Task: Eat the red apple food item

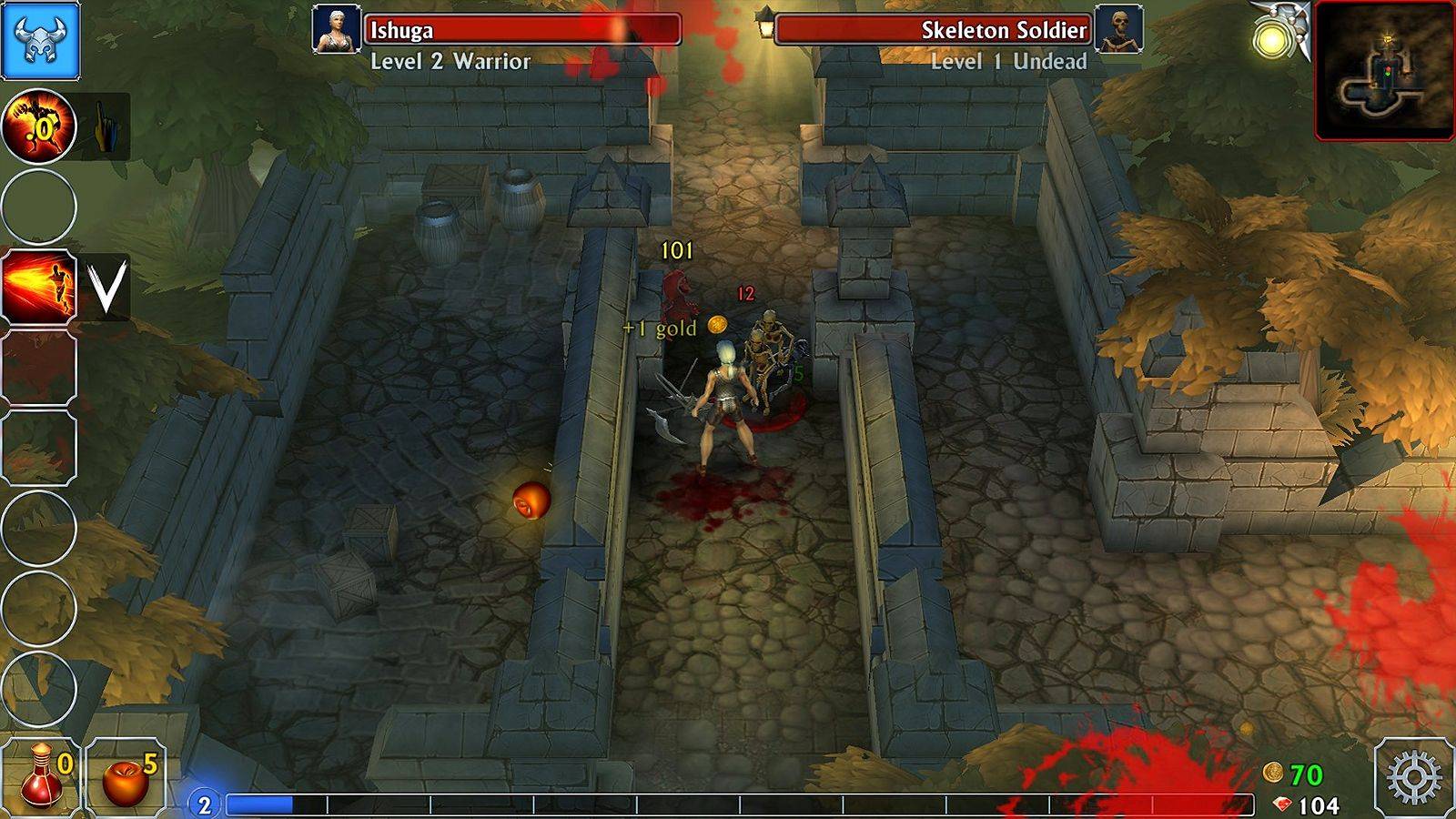Action: click(x=126, y=778)
